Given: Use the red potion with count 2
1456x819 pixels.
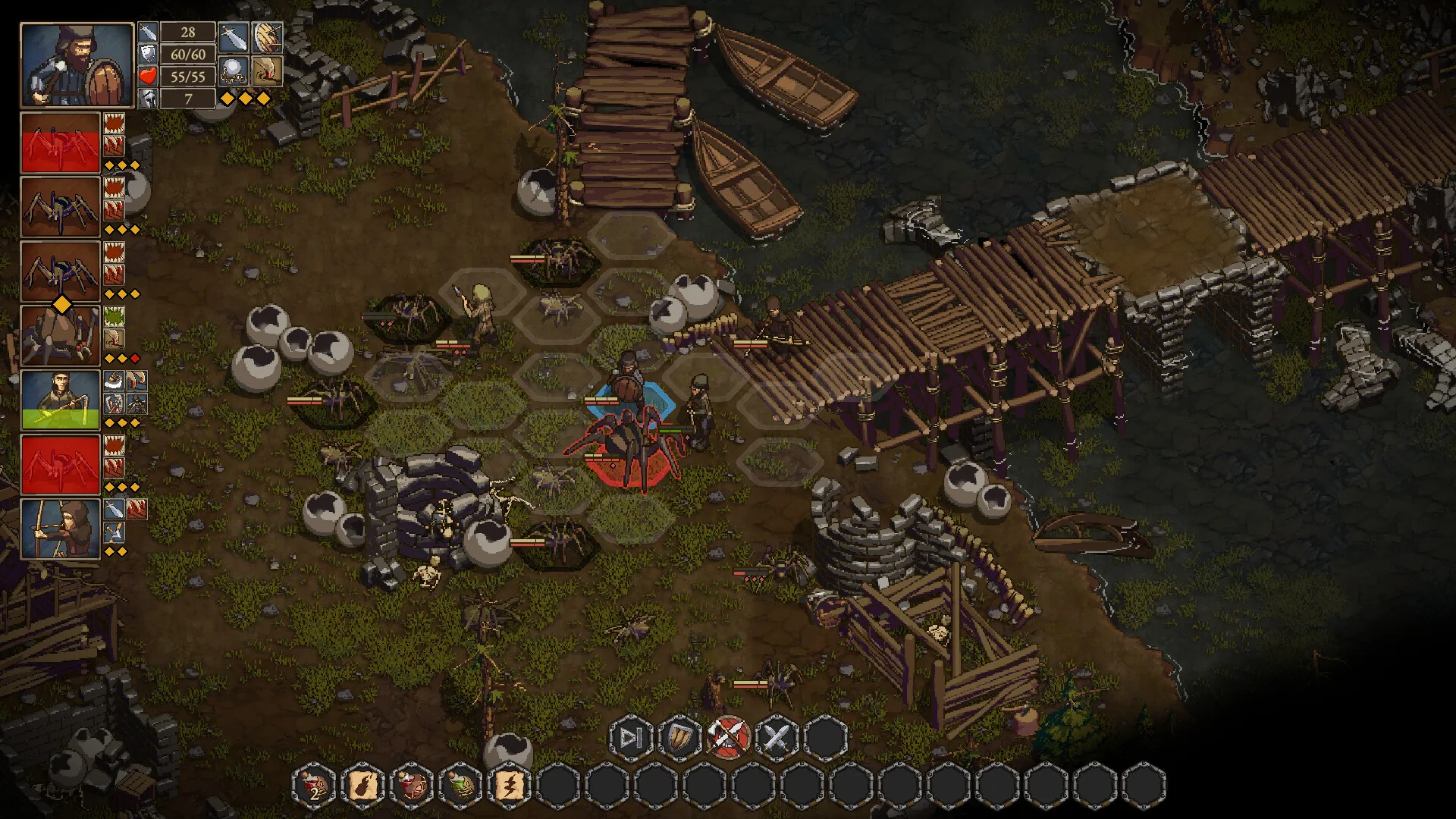Looking at the screenshot, I should point(315,785).
